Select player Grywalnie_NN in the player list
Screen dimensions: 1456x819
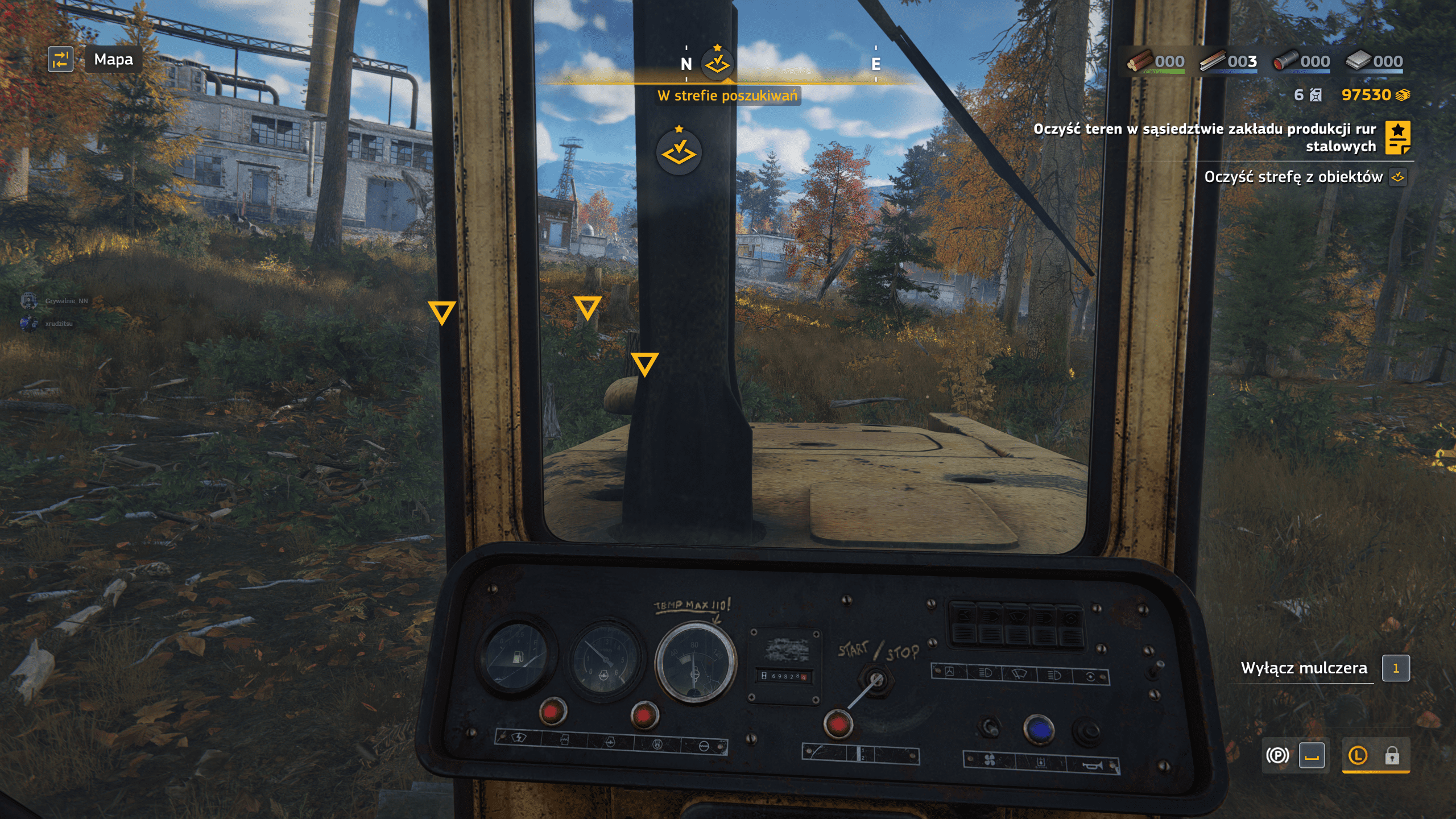point(66,301)
